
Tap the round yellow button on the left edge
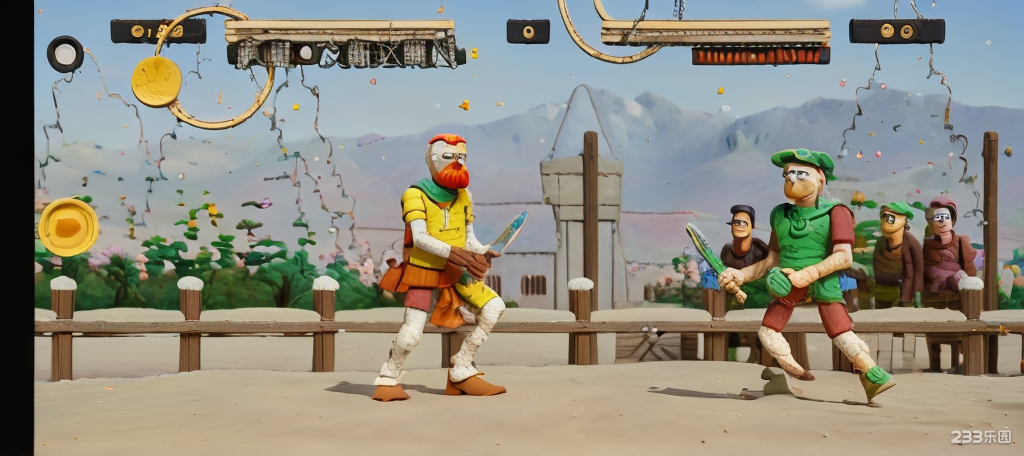(68, 227)
